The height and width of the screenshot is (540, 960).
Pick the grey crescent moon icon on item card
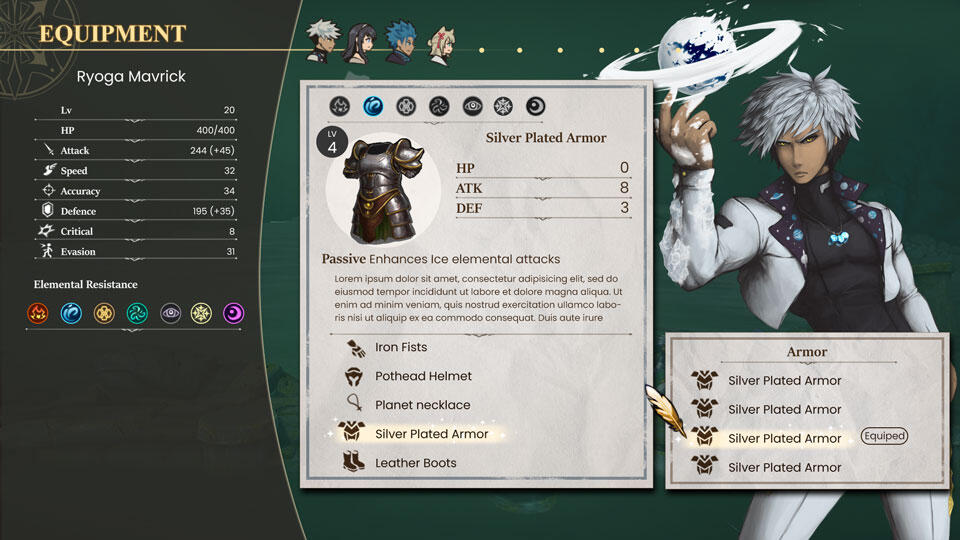pyautogui.click(x=536, y=105)
